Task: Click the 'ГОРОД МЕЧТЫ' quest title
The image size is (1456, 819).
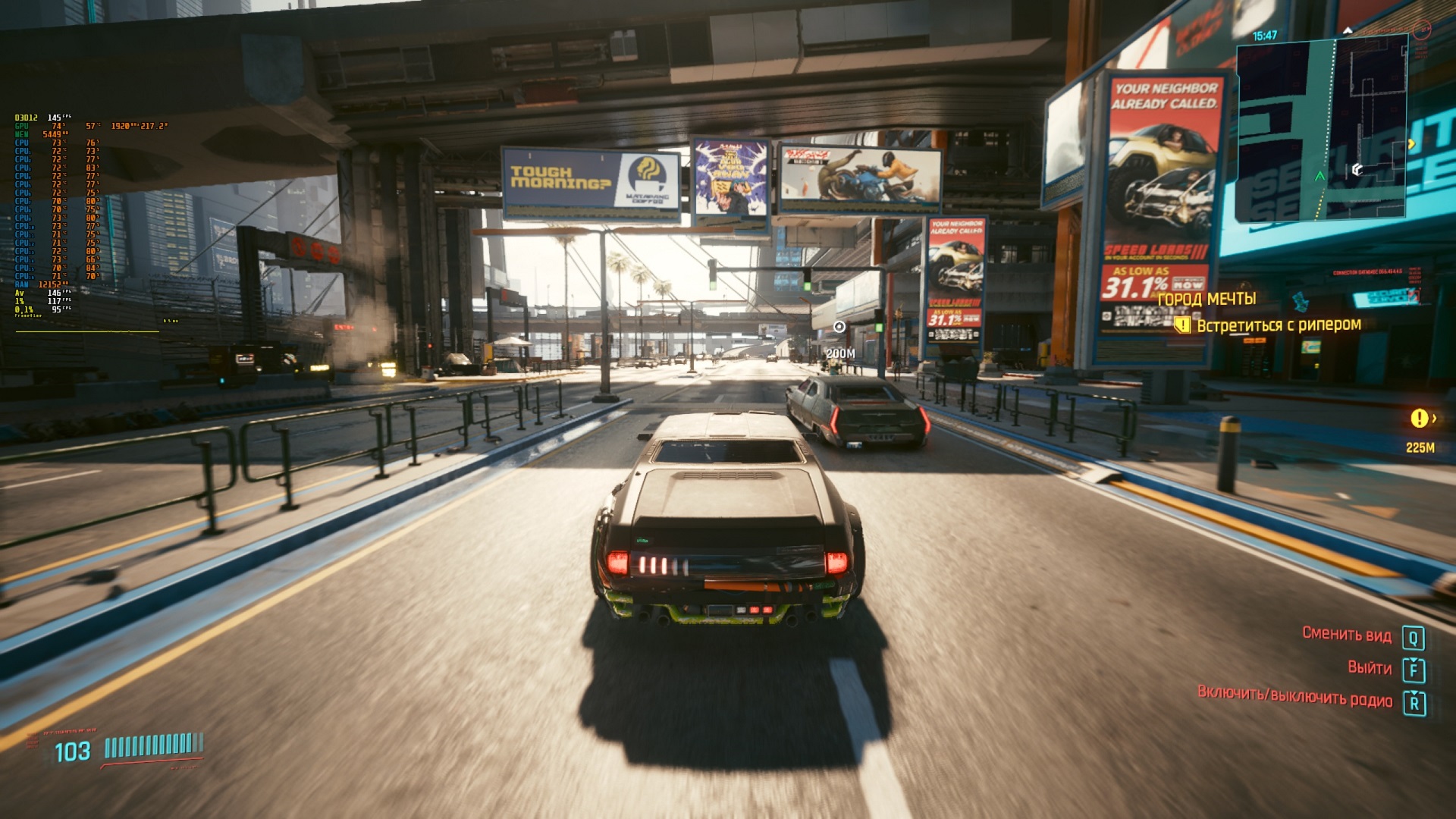Action: click(x=1207, y=299)
